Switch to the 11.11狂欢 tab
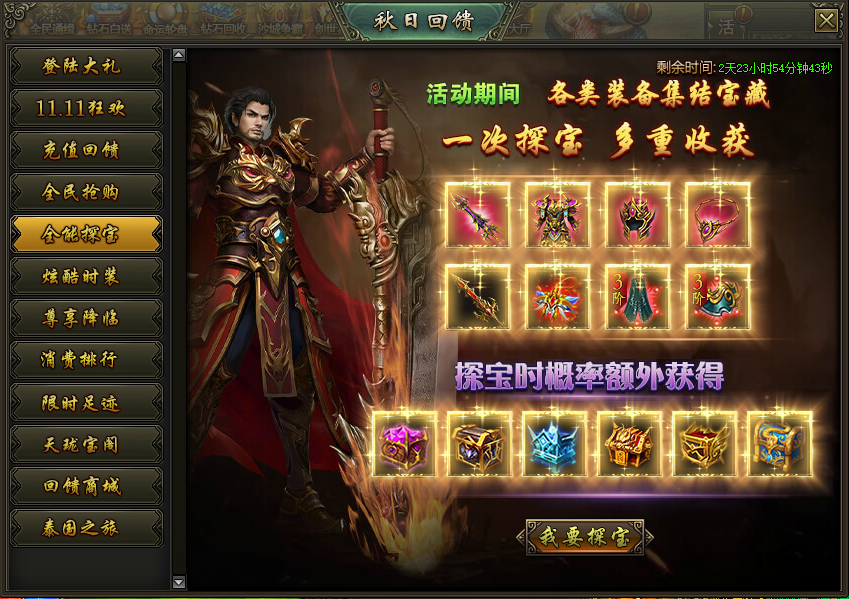849x599 pixels. [x=85, y=108]
